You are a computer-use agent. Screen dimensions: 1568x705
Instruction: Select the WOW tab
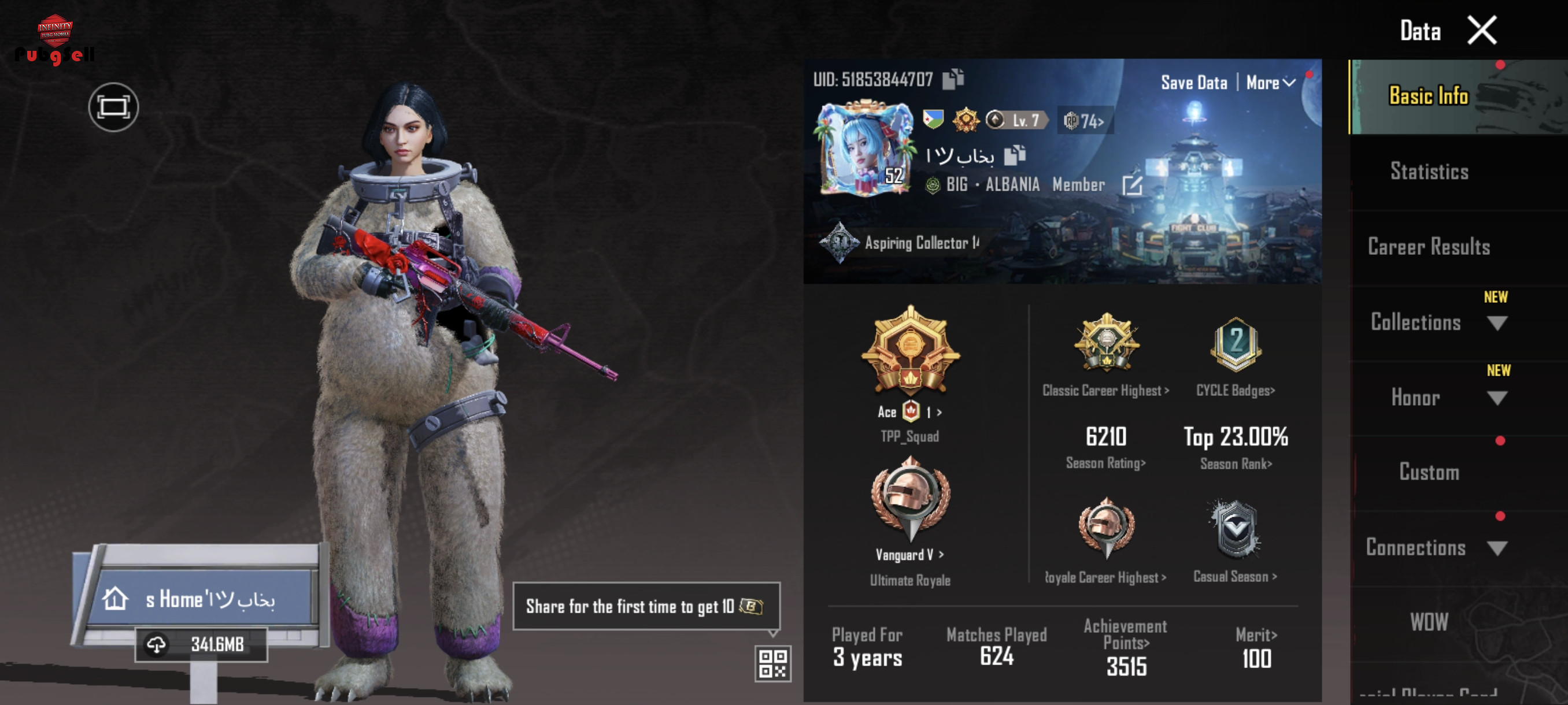1429,622
